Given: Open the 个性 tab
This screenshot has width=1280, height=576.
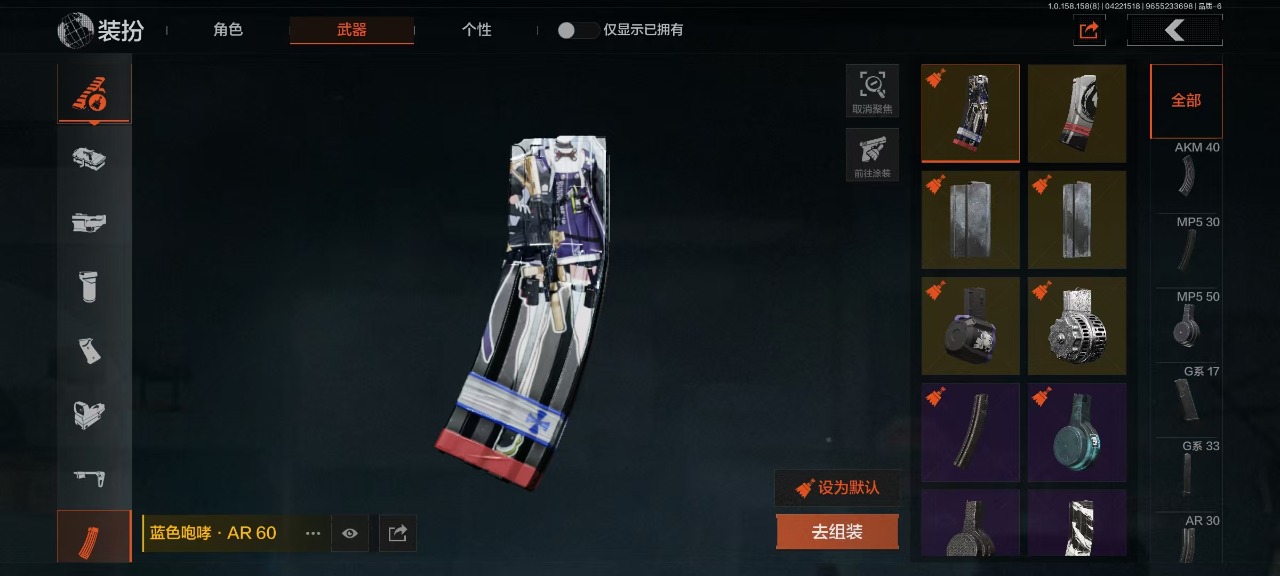Looking at the screenshot, I should pos(476,30).
